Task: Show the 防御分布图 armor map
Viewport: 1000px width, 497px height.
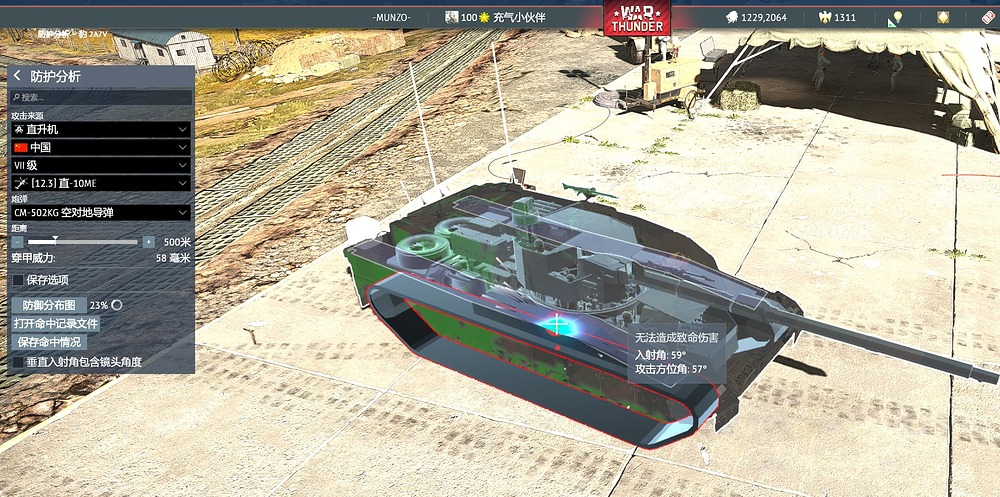Action: [x=49, y=305]
